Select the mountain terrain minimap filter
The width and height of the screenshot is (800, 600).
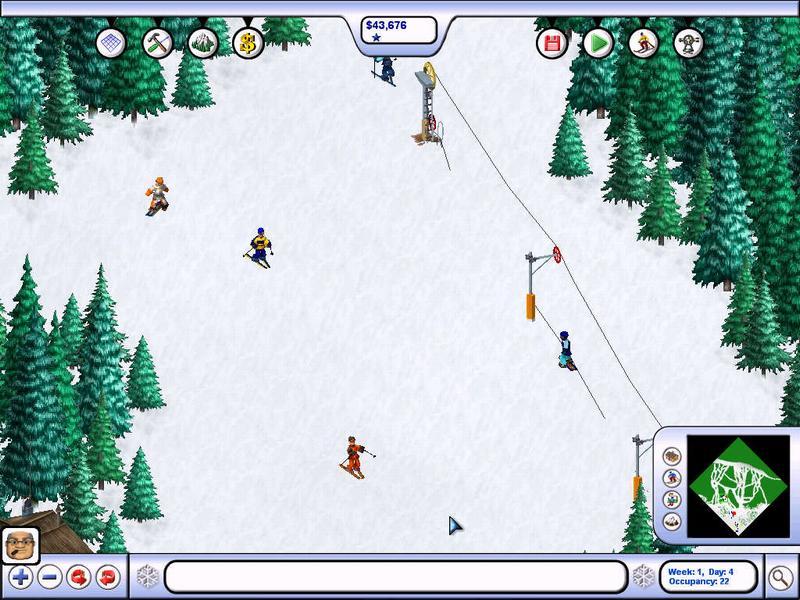671,521
